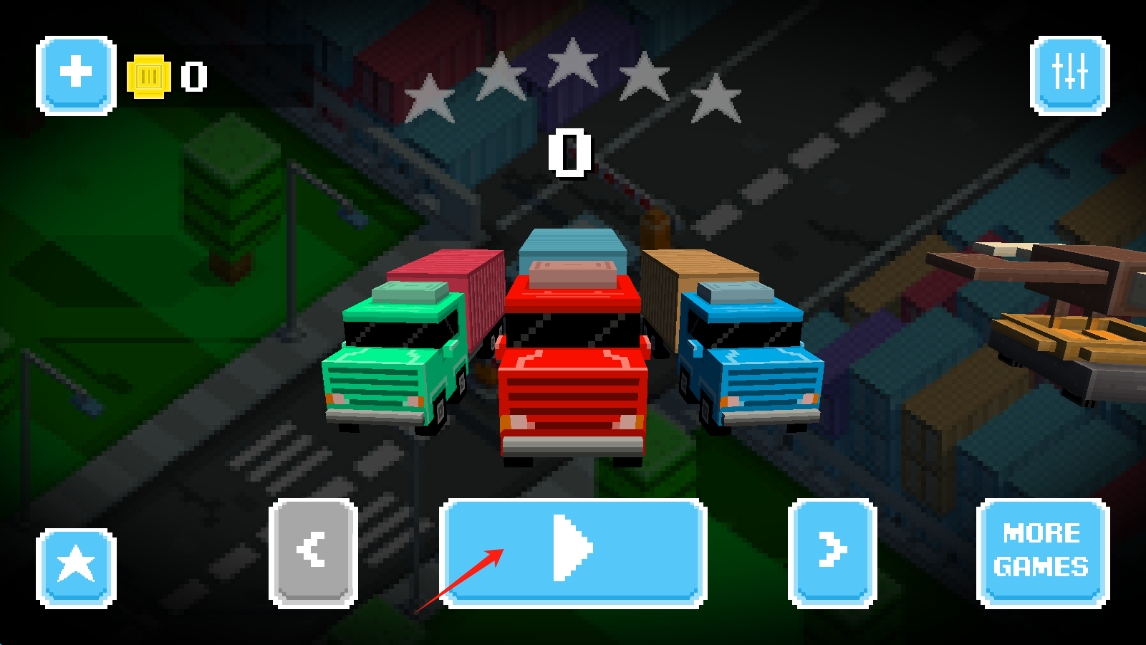Start the game with the play button
This screenshot has width=1146, height=645.
click(573, 551)
